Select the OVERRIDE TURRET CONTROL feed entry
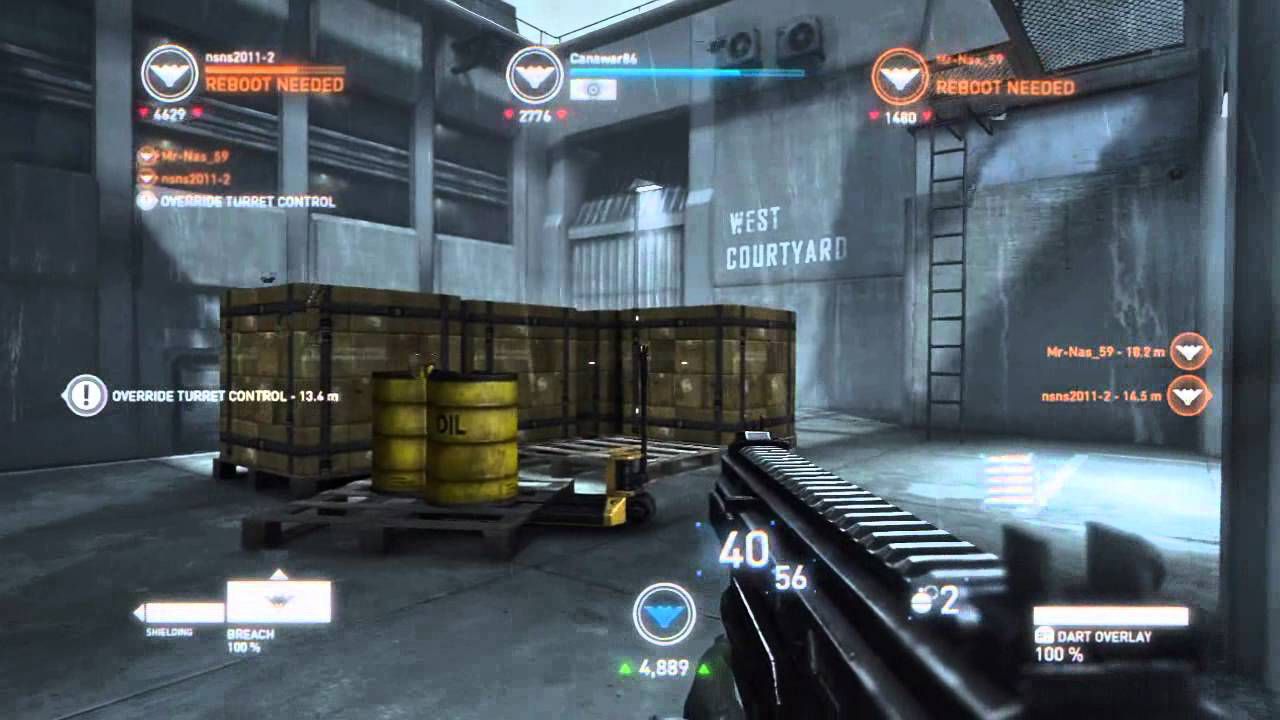The height and width of the screenshot is (720, 1280). (245, 201)
